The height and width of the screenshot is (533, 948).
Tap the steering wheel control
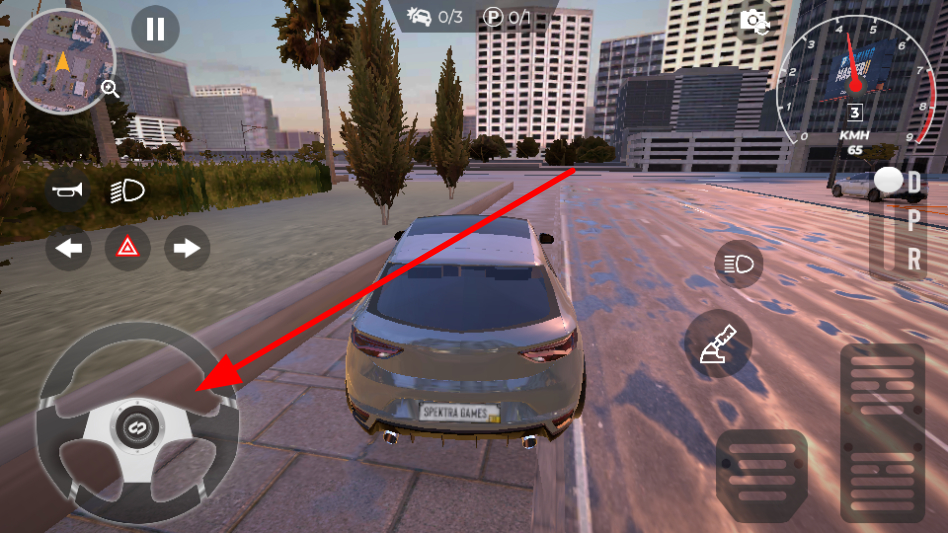click(136, 422)
